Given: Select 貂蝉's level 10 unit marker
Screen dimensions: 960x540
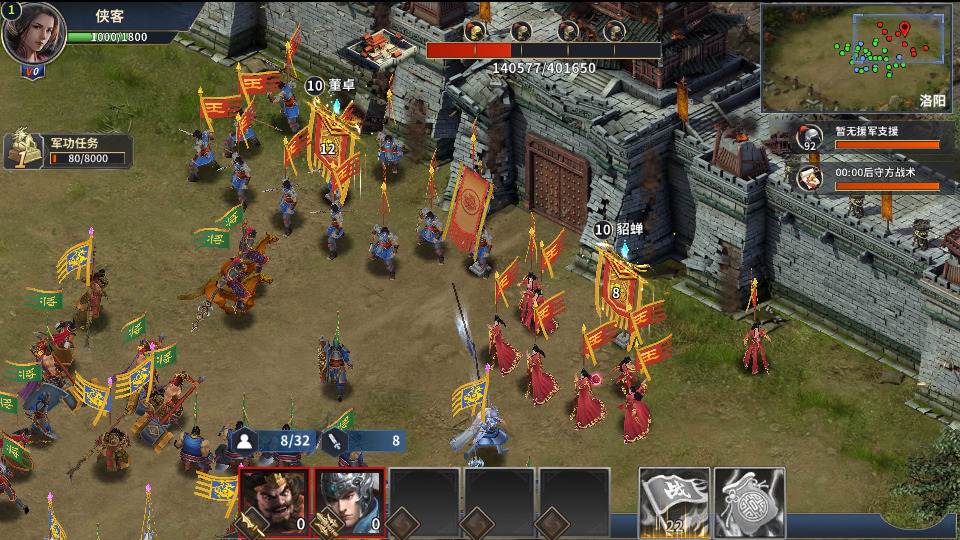Looking at the screenshot, I should pos(602,230).
